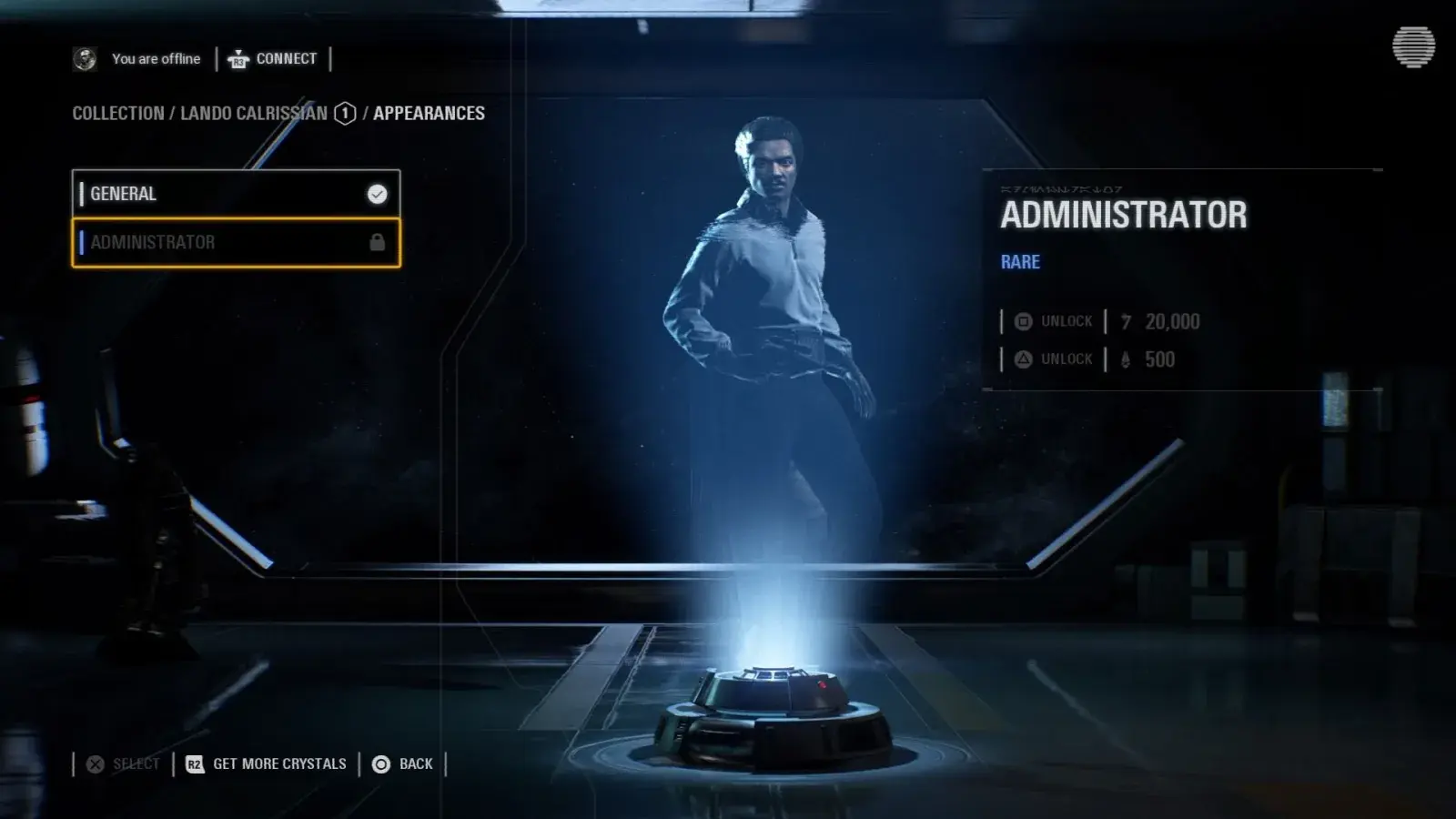Open the Collection breadcrumb link

pos(118,114)
